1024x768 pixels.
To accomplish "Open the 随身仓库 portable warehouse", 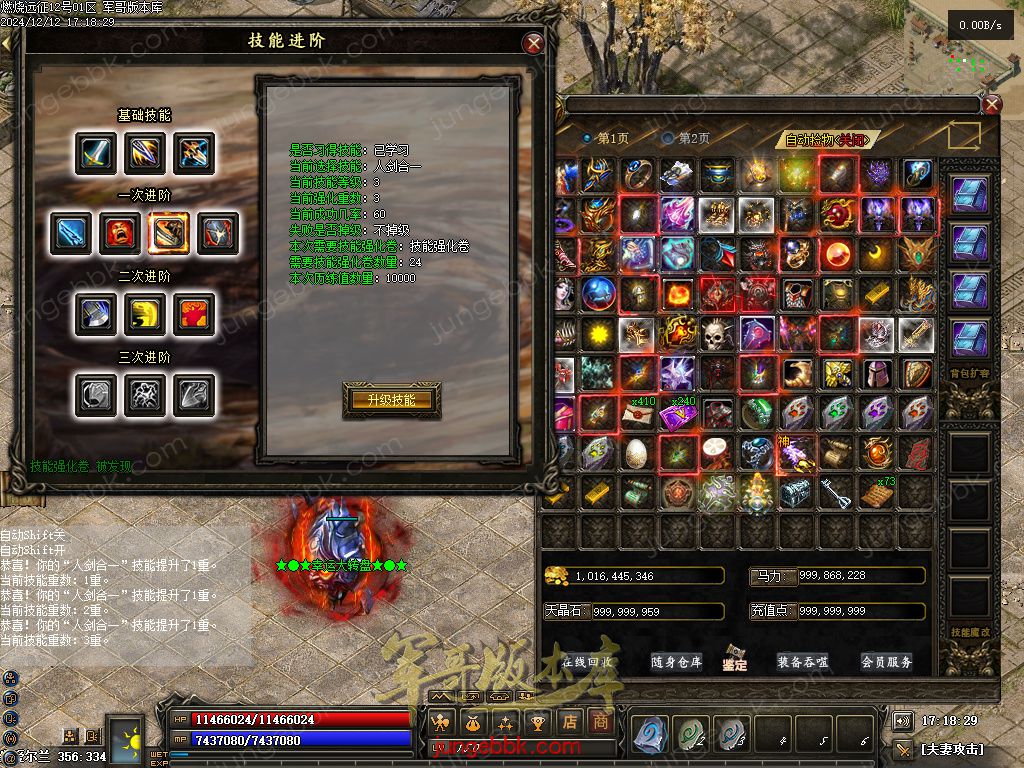I will point(676,662).
